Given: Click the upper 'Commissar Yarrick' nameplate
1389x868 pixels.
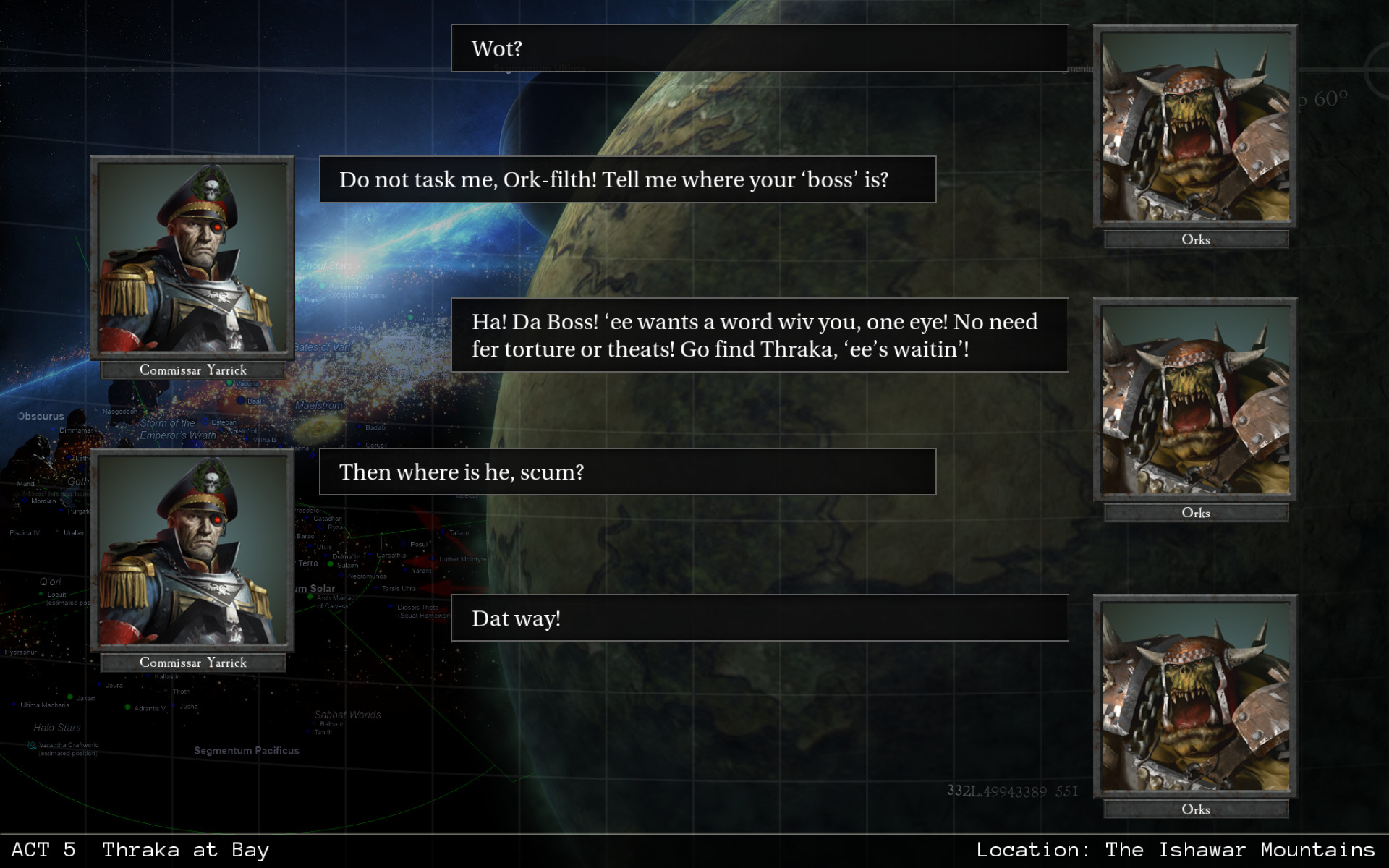Looking at the screenshot, I should [x=193, y=370].
